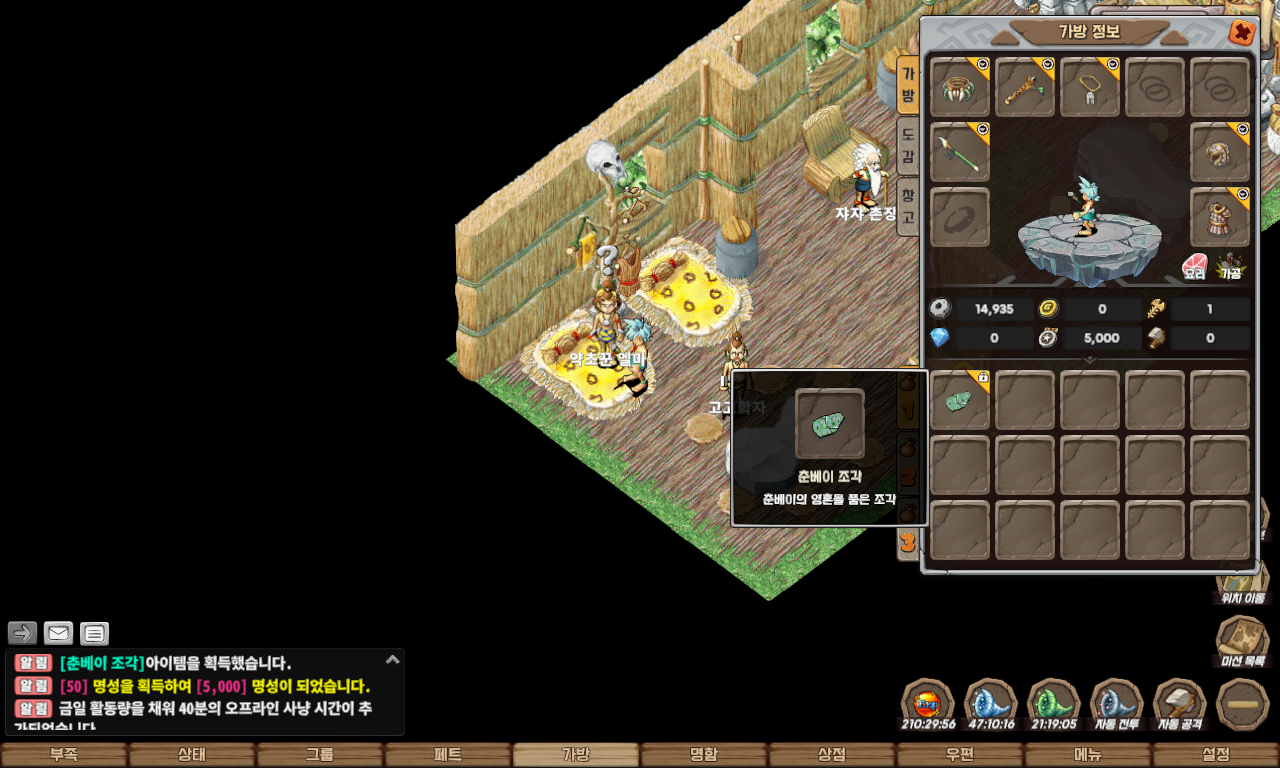Open the 페트 pet menu

[x=448, y=755]
